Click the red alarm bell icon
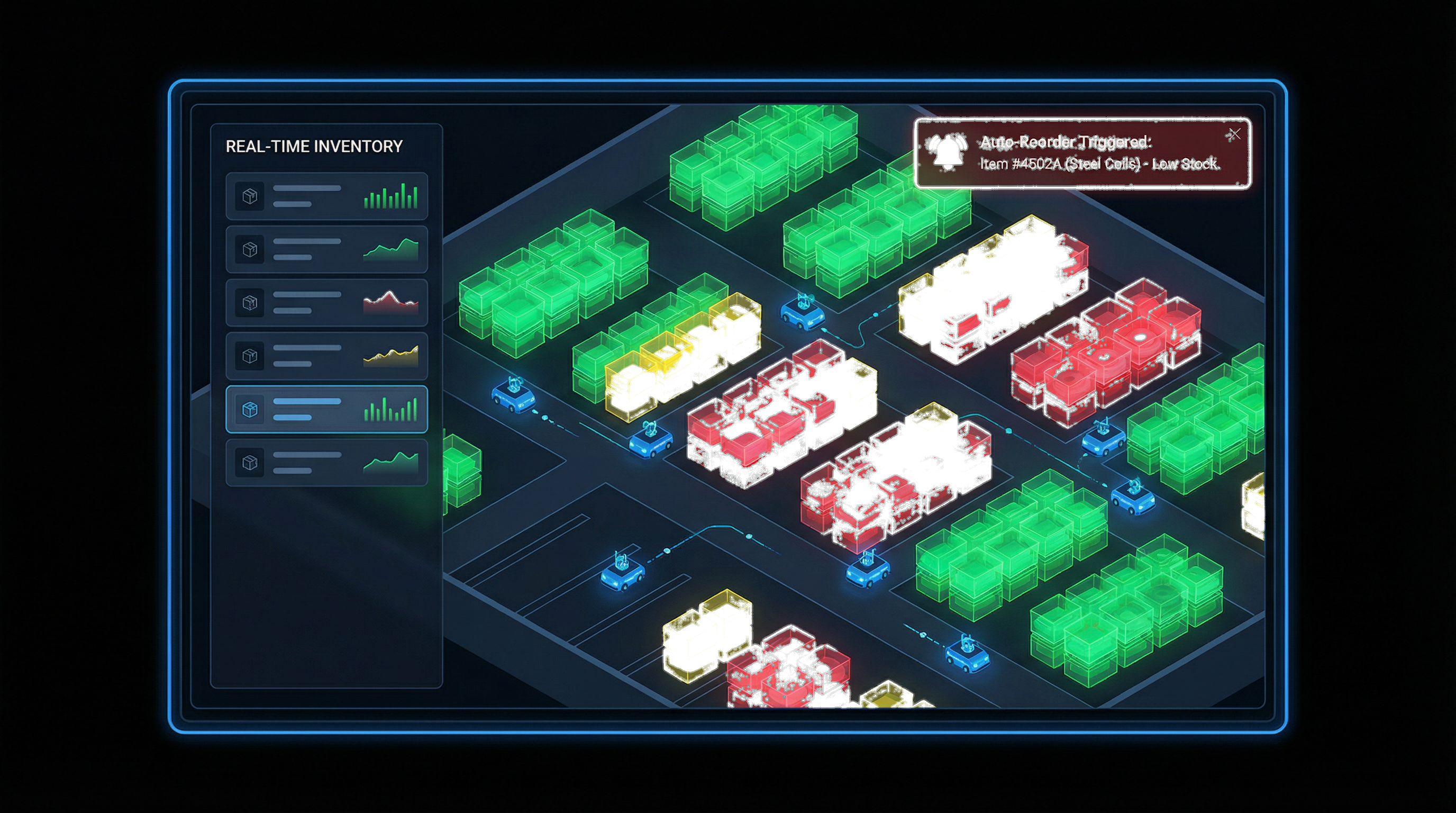 948,152
